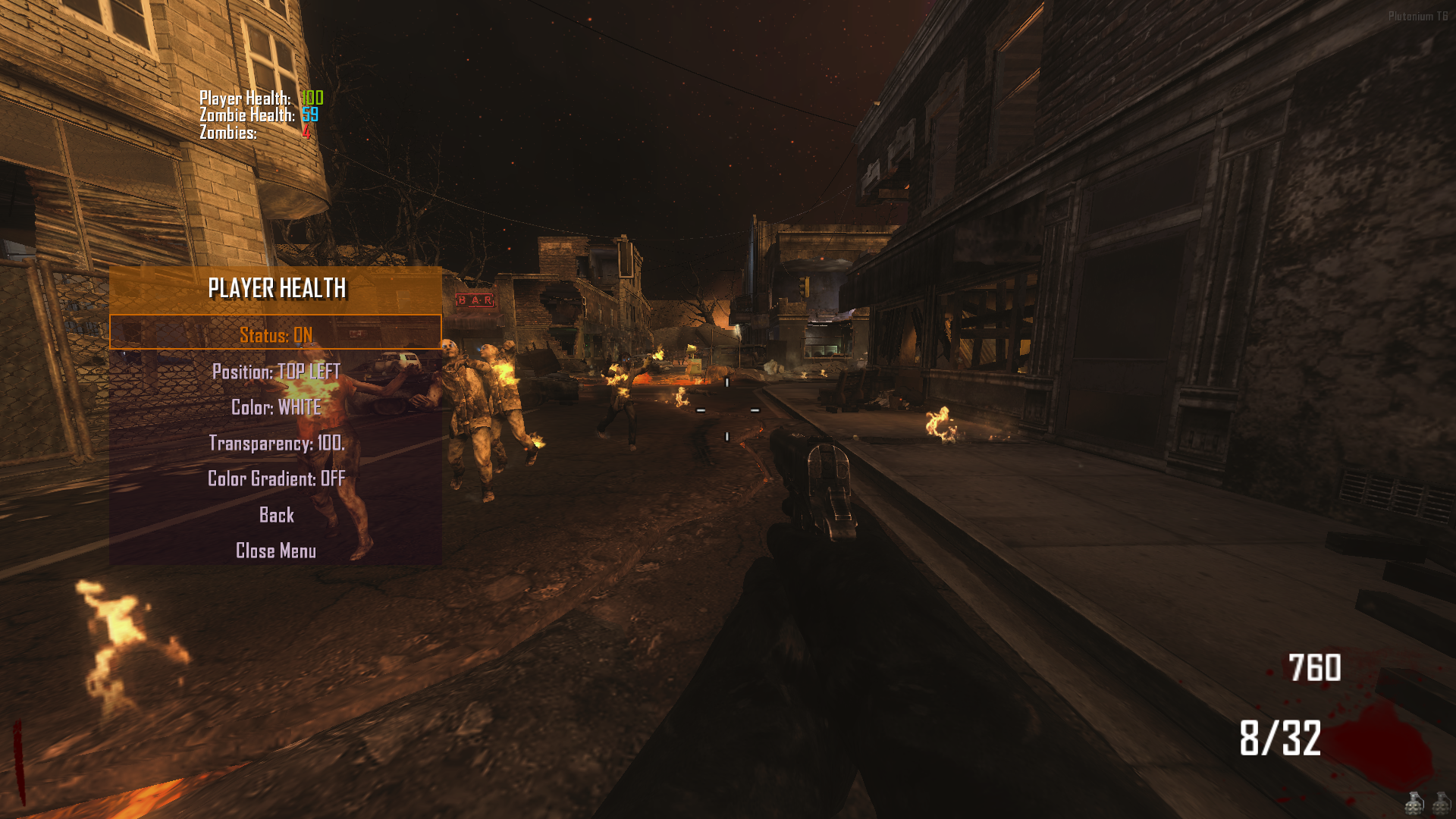Adjust the Transparency 100 setting
1456x819 pixels.
(x=276, y=443)
